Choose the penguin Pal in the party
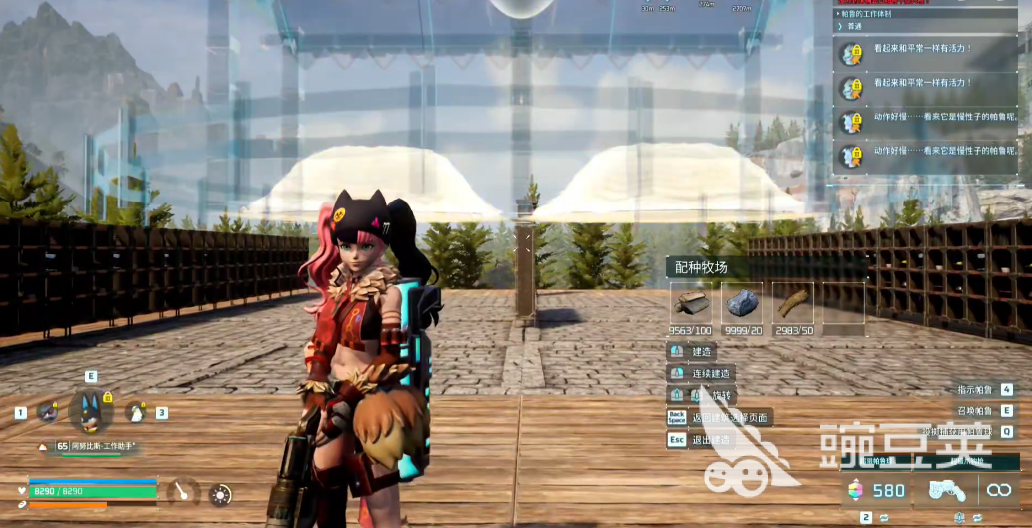 click(x=135, y=411)
